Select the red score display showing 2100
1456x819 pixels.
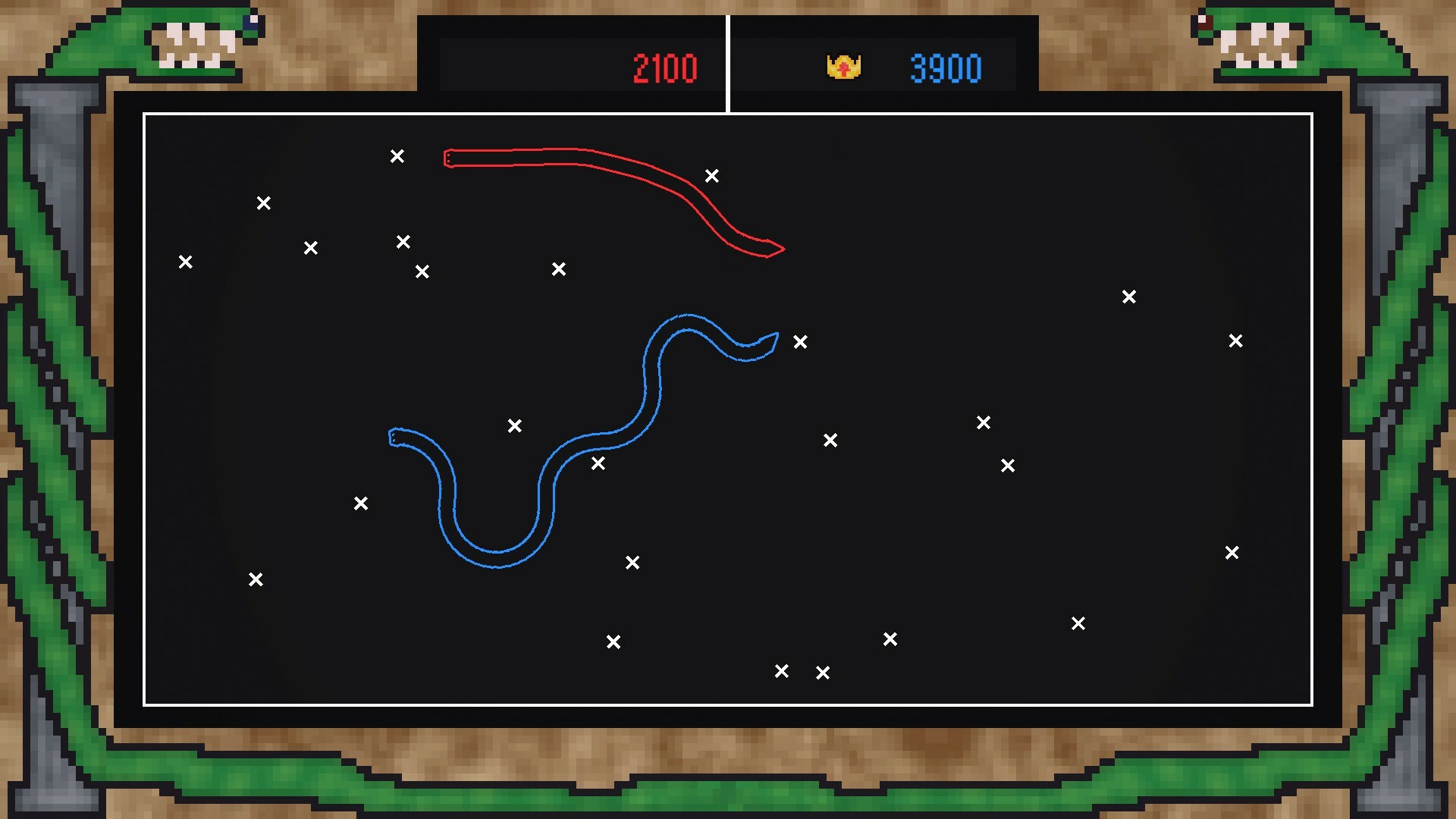[665, 67]
